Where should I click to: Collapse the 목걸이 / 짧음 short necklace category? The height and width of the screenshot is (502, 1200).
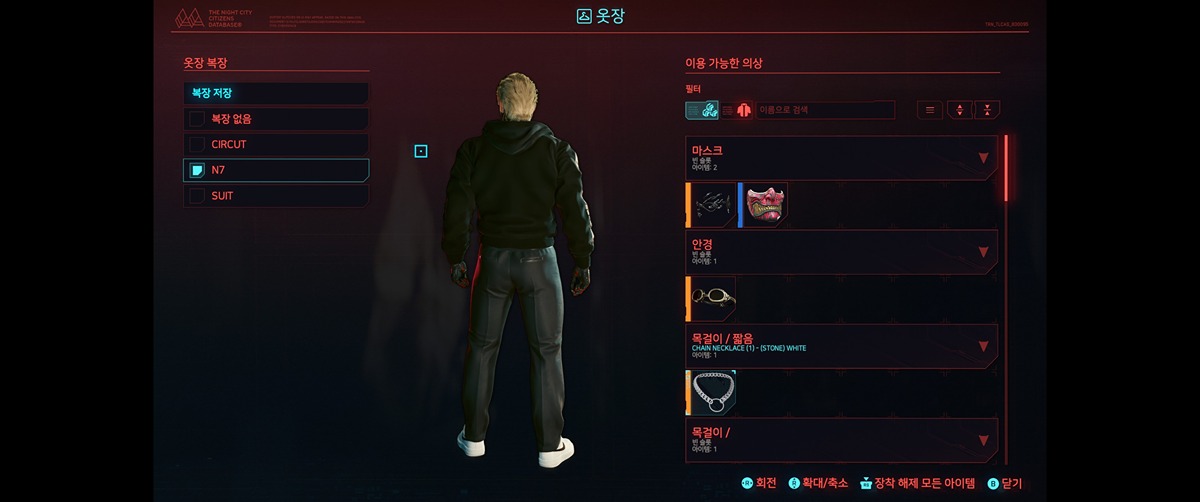point(983,346)
